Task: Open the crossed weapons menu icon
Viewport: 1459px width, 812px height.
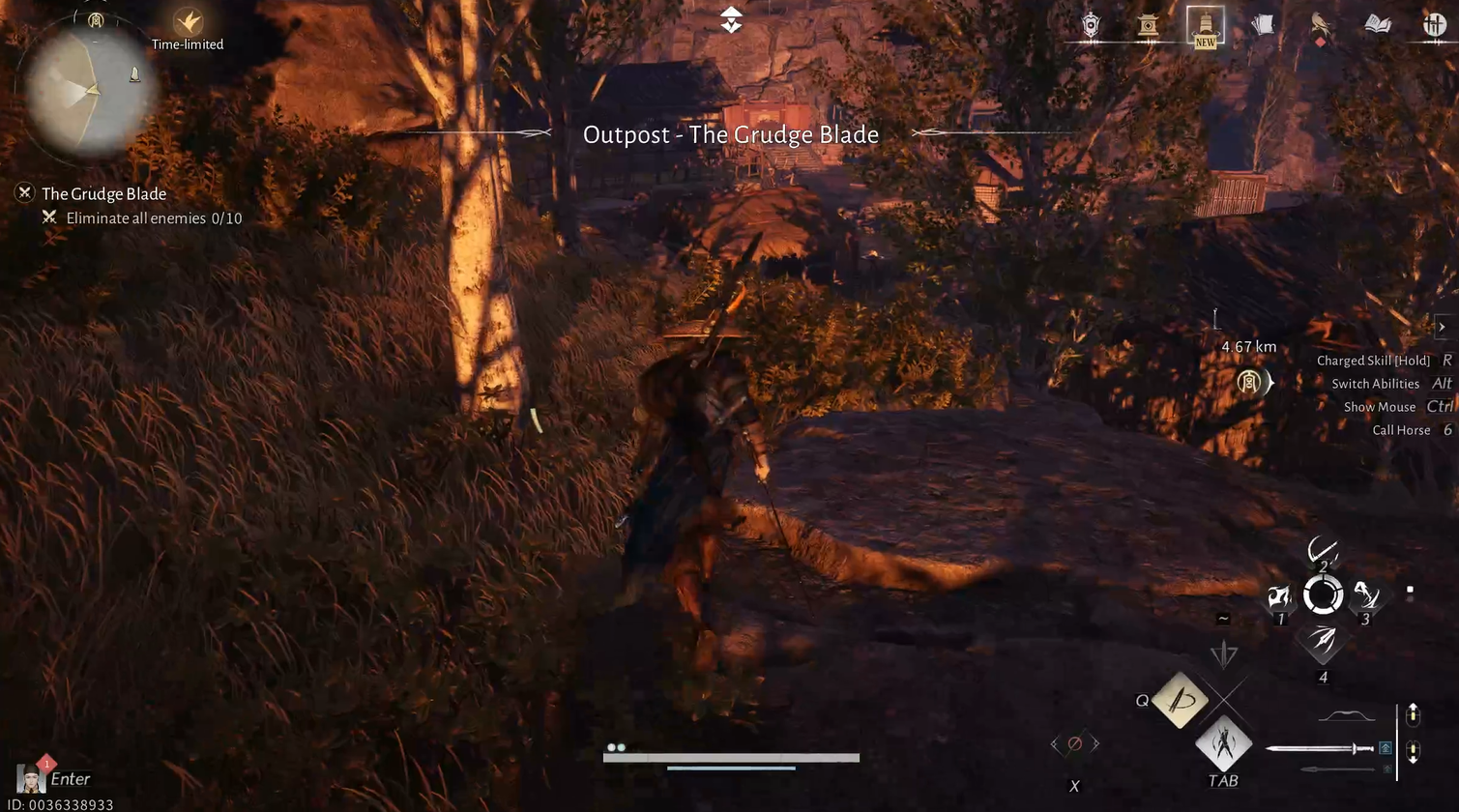Action: pos(1435,24)
